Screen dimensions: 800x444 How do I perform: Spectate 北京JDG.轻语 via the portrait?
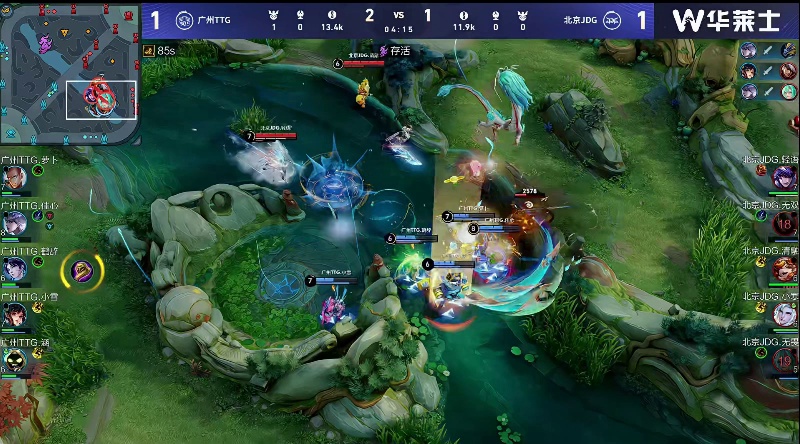783,178
